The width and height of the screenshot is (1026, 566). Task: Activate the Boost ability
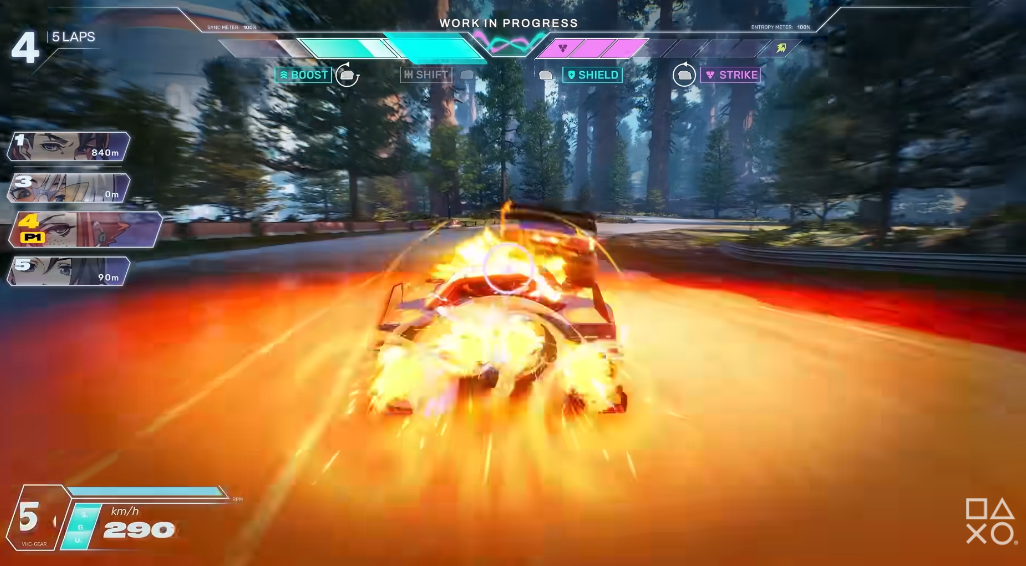(303, 75)
